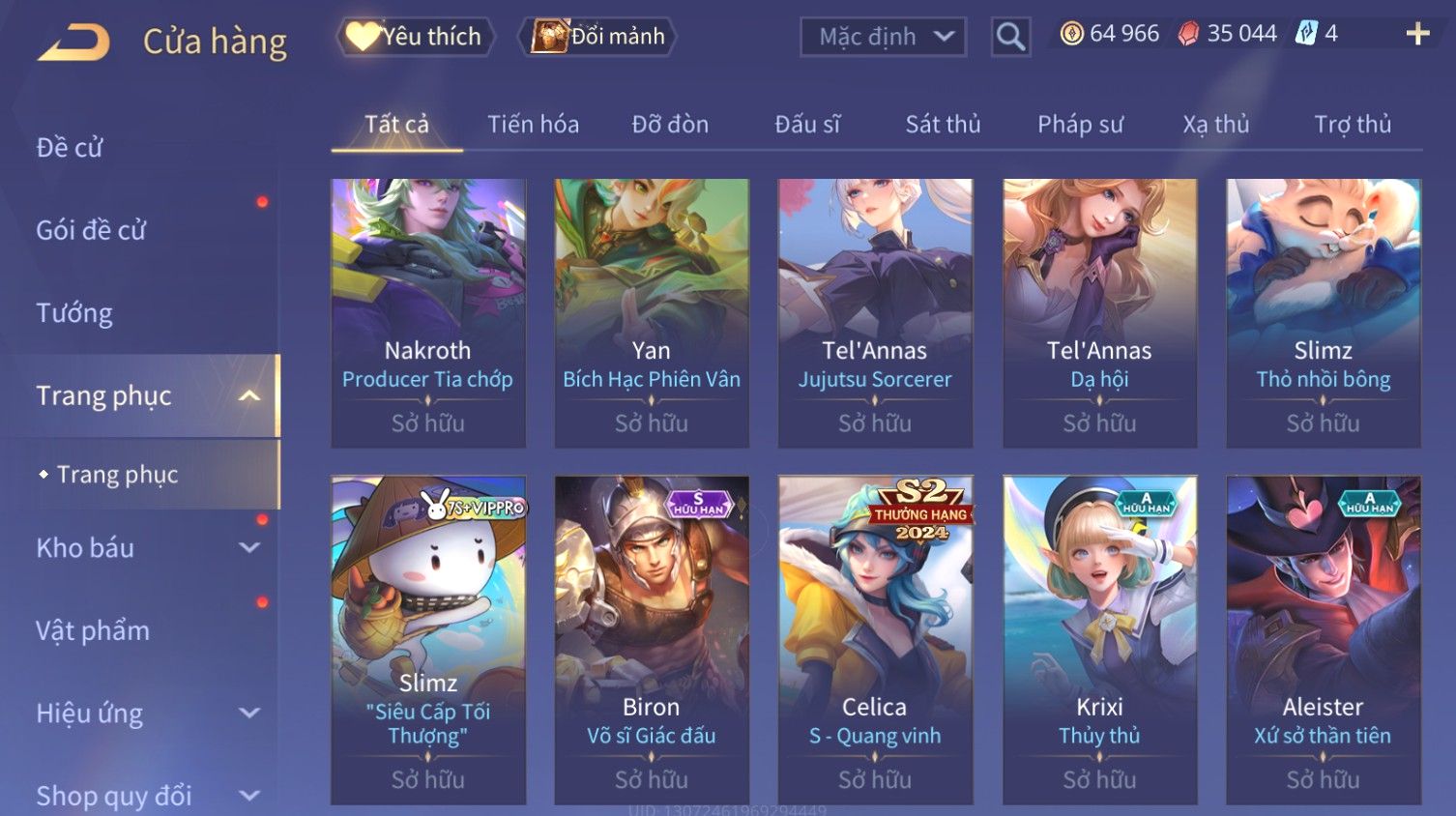Viewport: 1456px width, 816px height.
Task: Open the Tướng shop section
Action: [74, 313]
